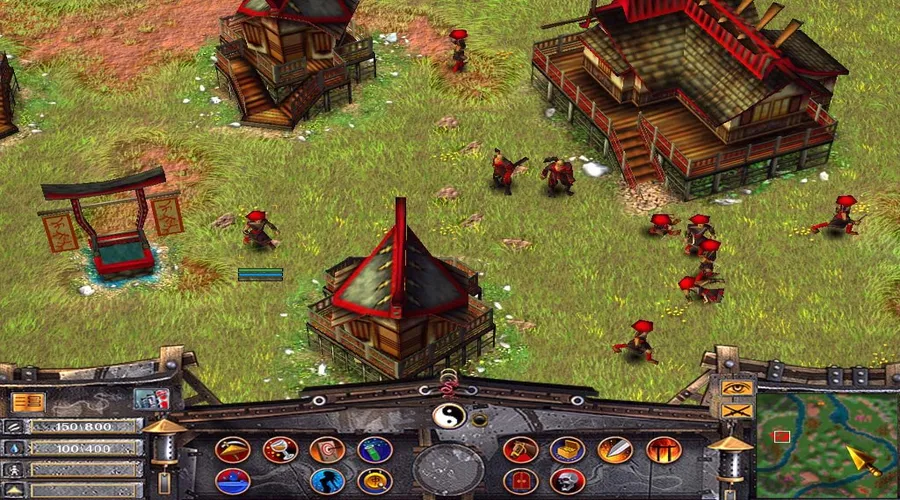Screen dimensions: 900x500
Task: Click the red double-door icon
Action: point(520,481)
